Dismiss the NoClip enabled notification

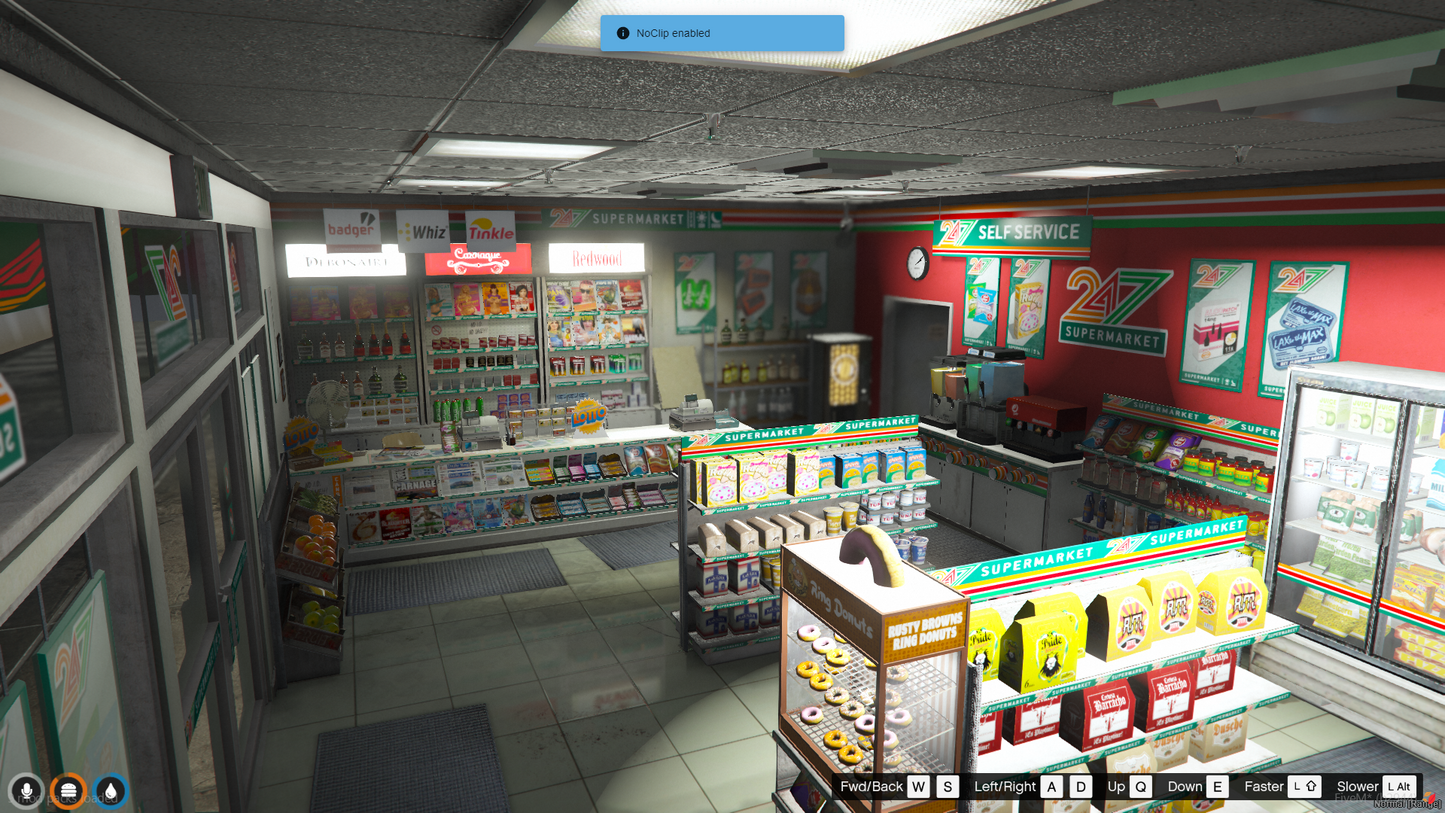[721, 33]
